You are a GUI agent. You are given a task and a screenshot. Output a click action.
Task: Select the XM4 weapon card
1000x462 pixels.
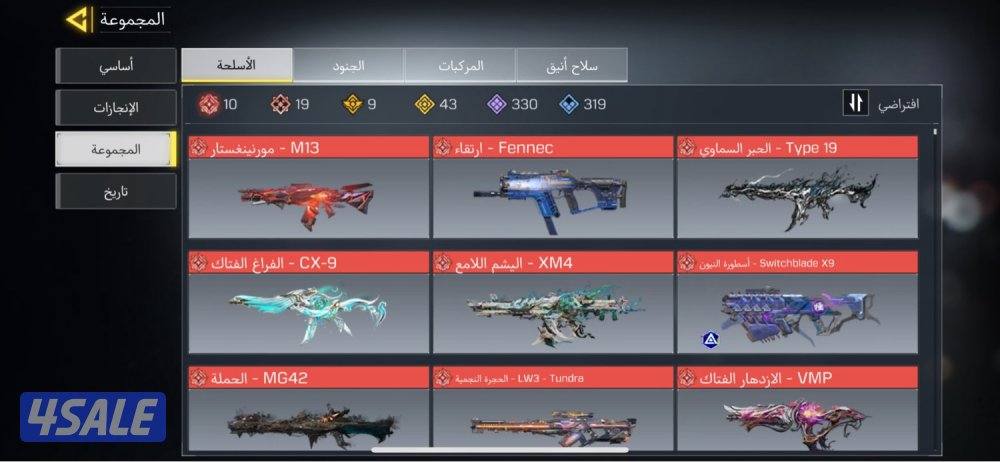tap(552, 302)
